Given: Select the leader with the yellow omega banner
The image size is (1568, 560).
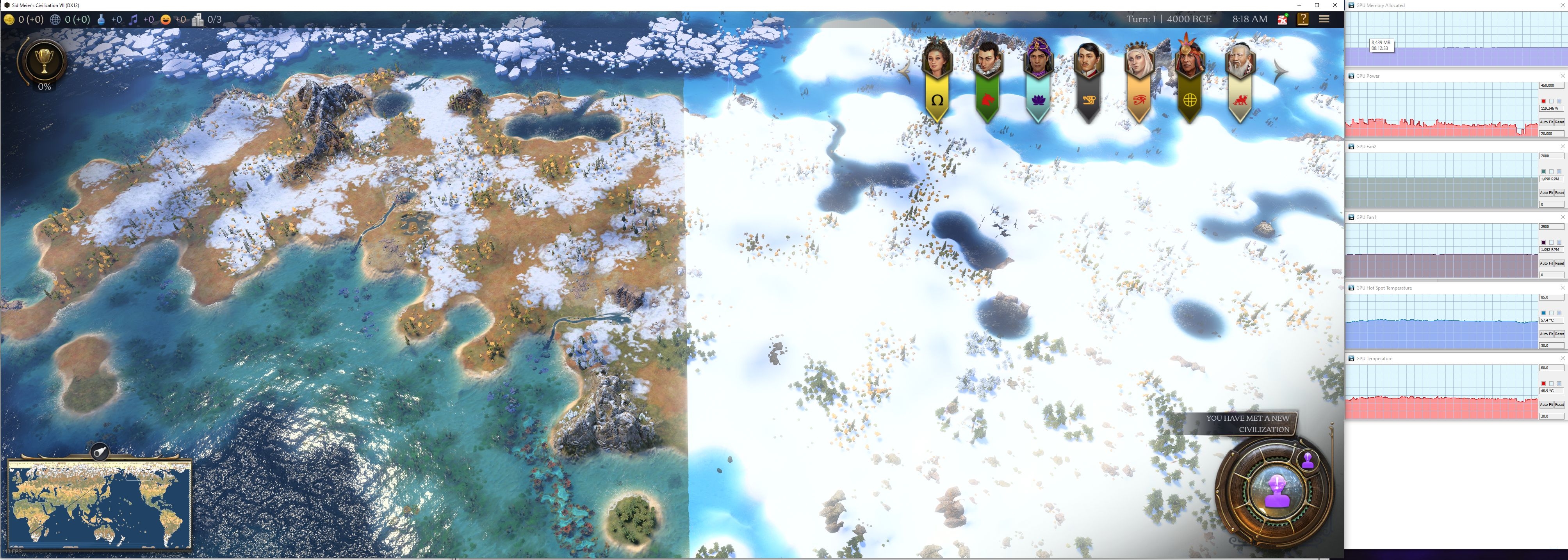Looking at the screenshot, I should pos(937,79).
